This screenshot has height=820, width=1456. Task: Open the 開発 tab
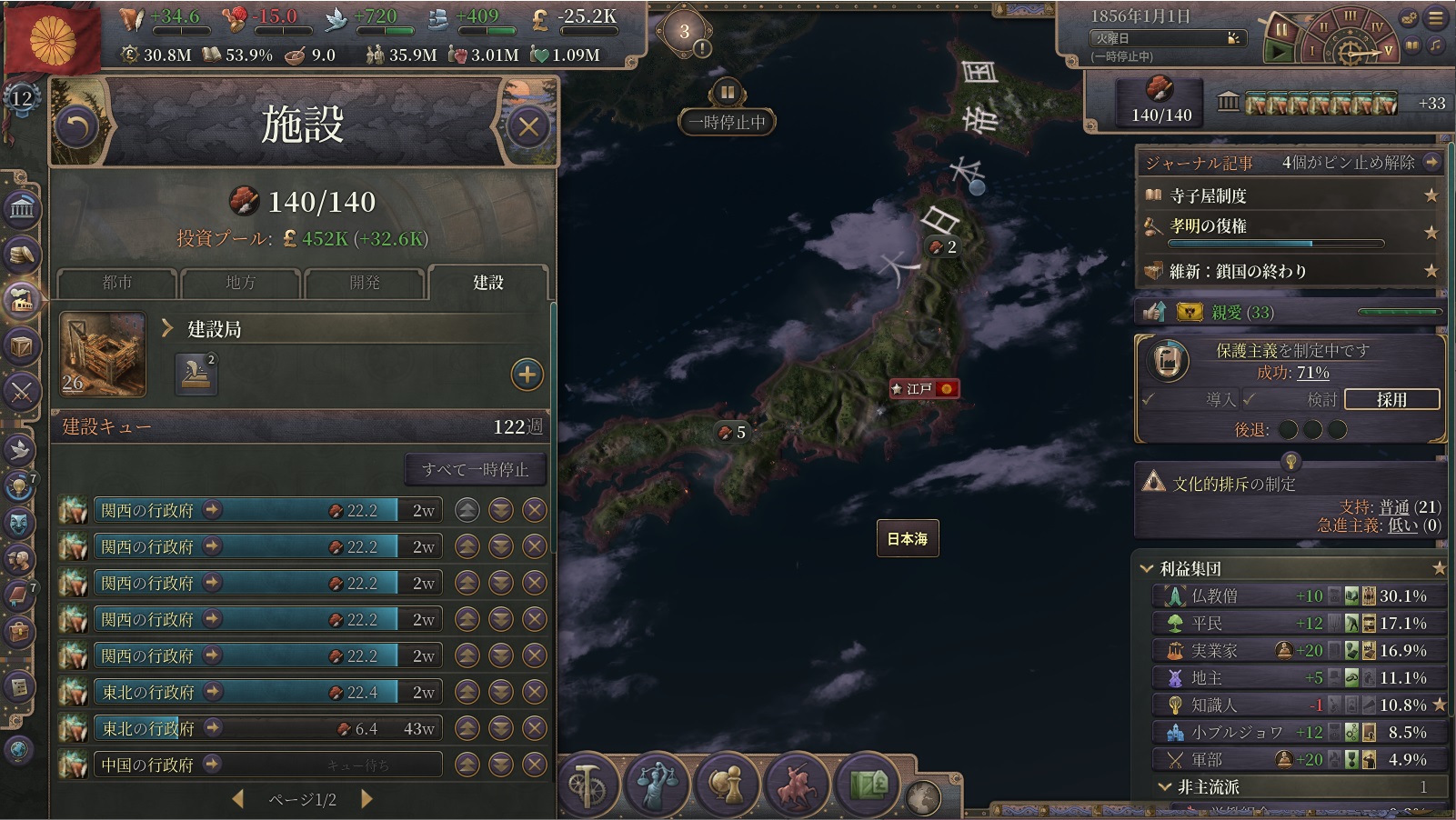pyautogui.click(x=365, y=283)
